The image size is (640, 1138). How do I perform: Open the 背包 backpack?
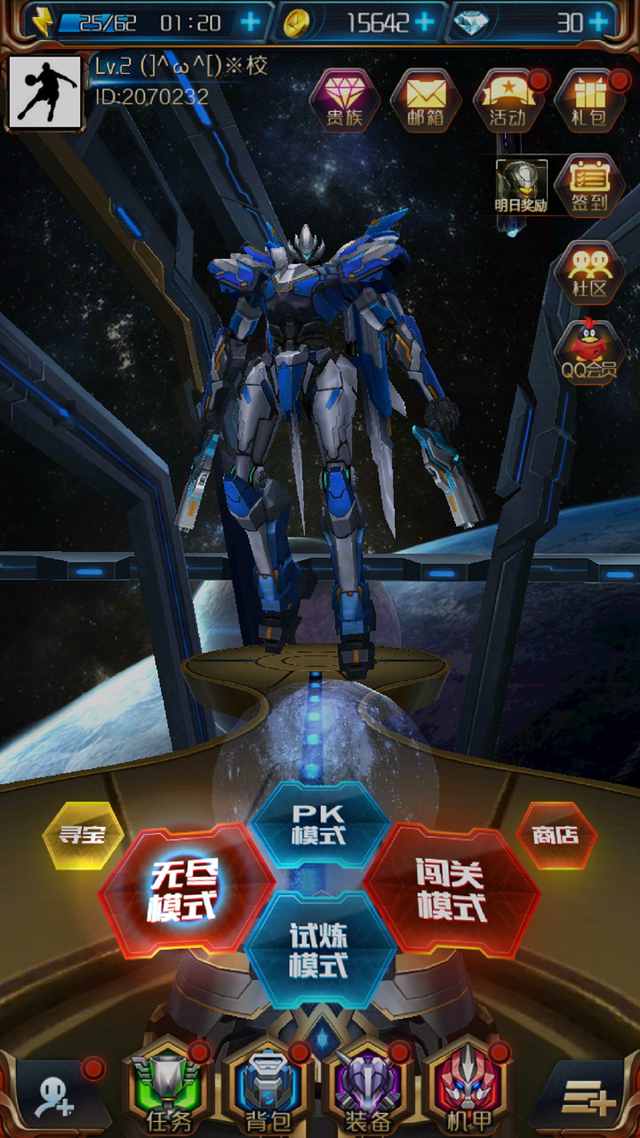[x=260, y=1090]
